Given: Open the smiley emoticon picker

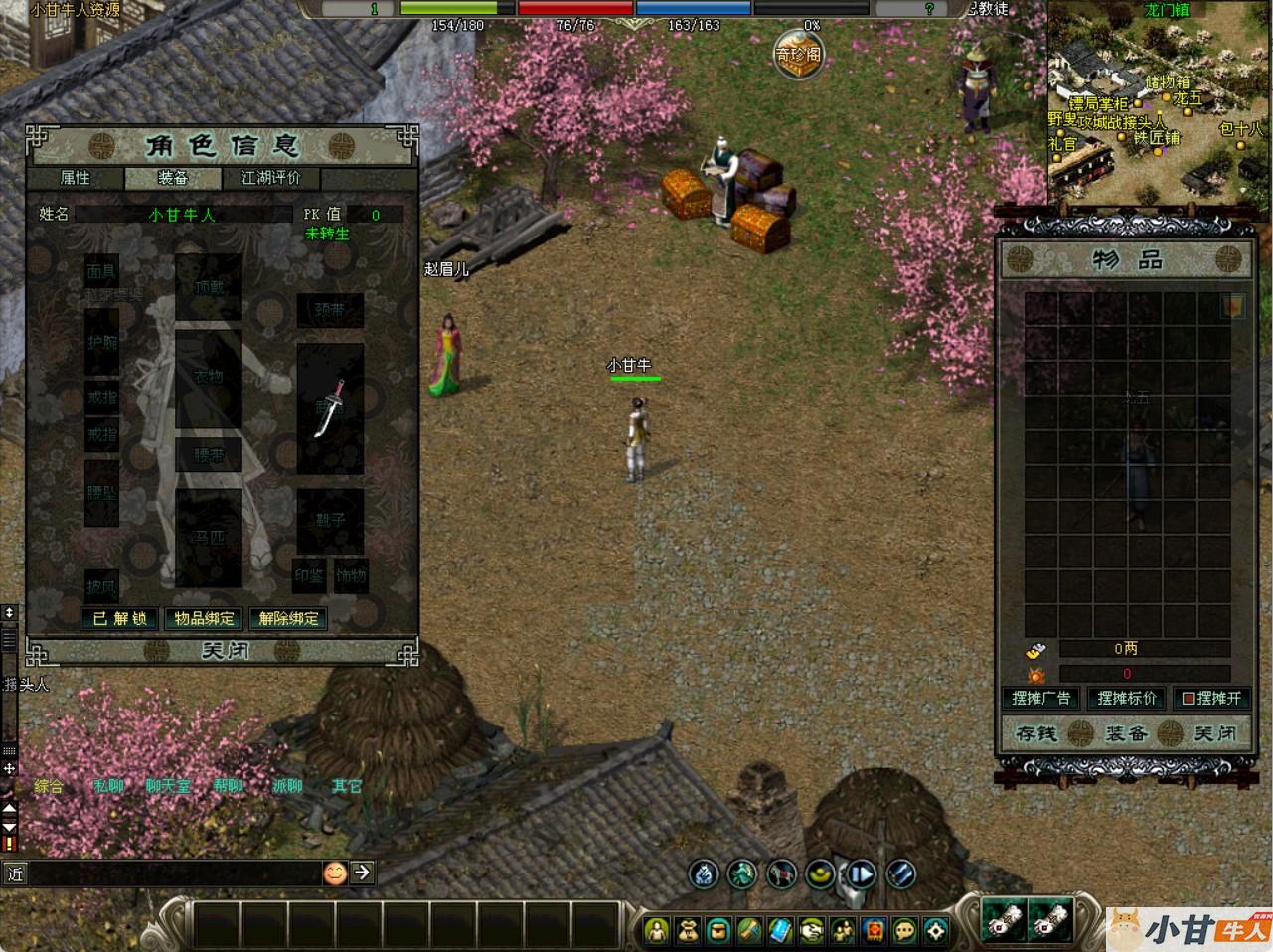Looking at the screenshot, I should (335, 873).
